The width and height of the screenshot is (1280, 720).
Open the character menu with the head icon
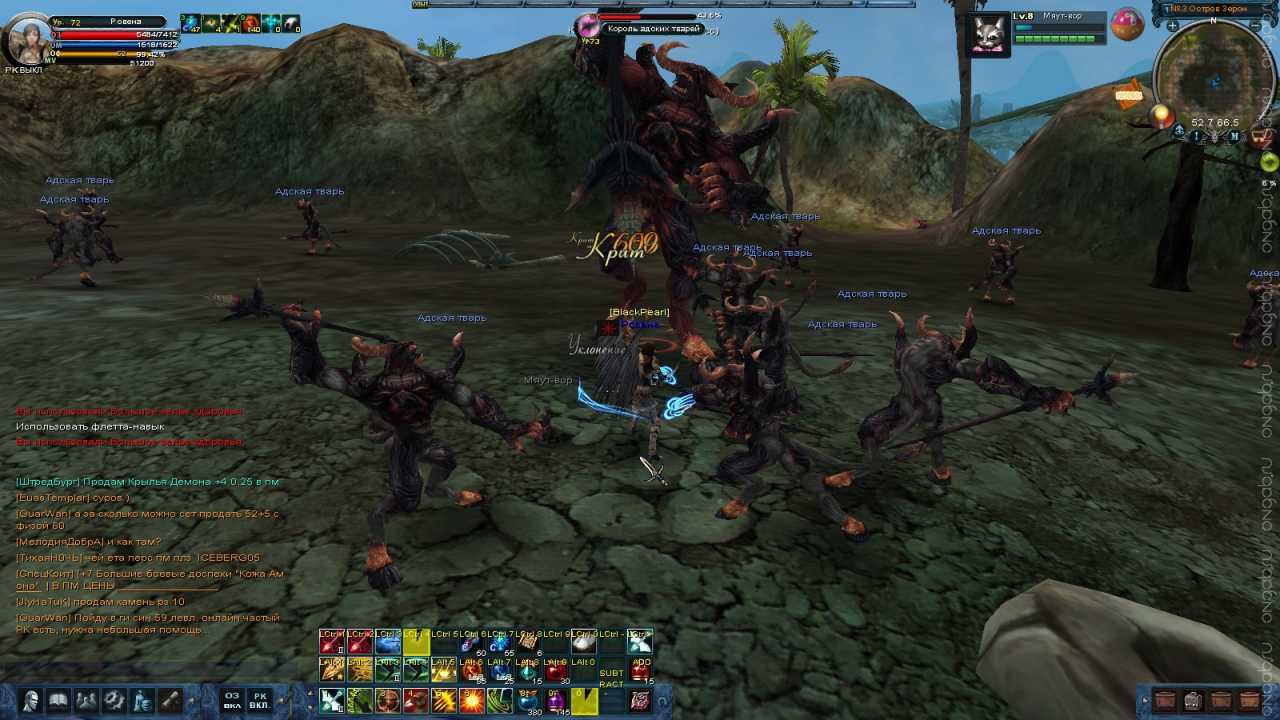point(31,700)
